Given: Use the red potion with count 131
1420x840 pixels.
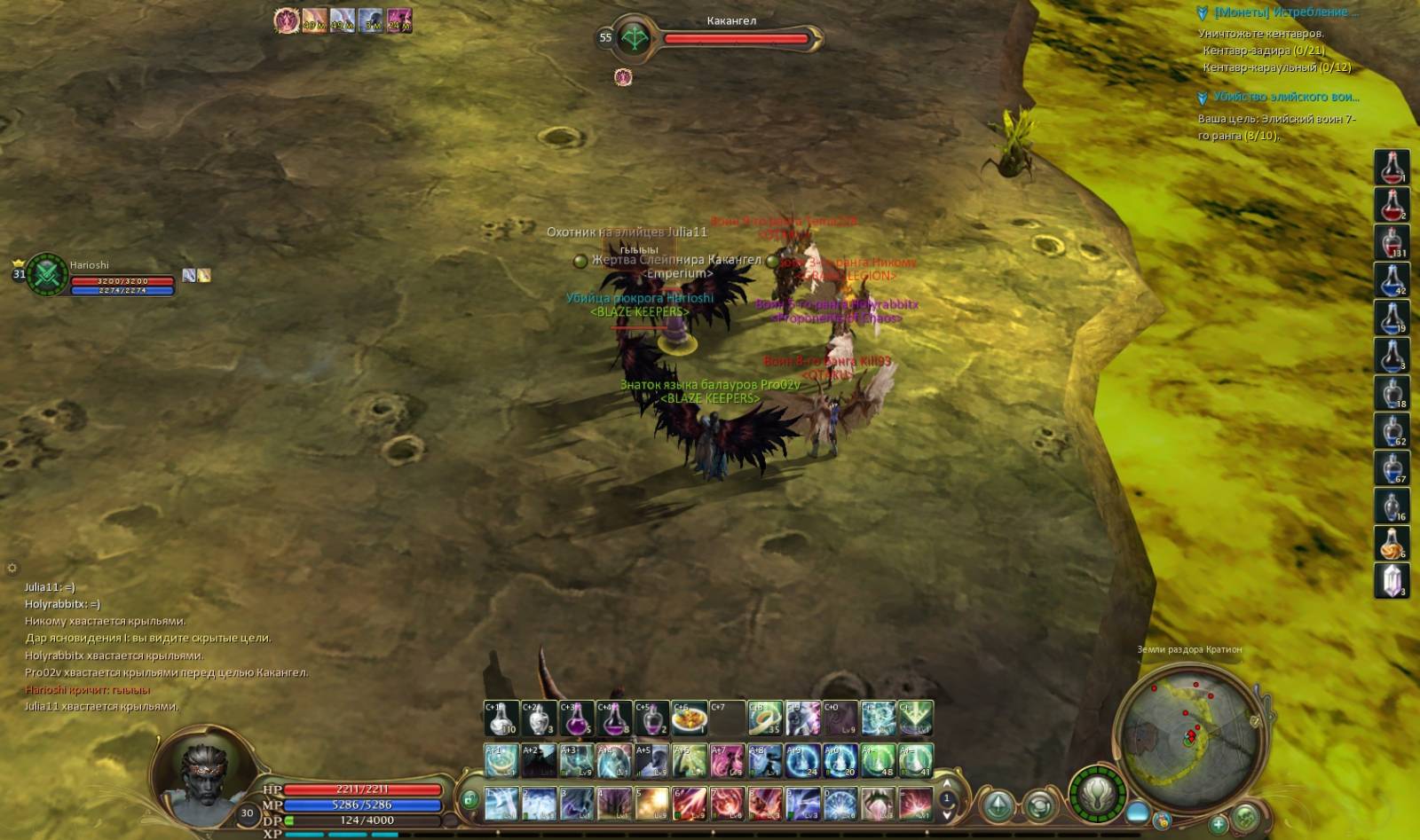Looking at the screenshot, I should tap(1391, 242).
